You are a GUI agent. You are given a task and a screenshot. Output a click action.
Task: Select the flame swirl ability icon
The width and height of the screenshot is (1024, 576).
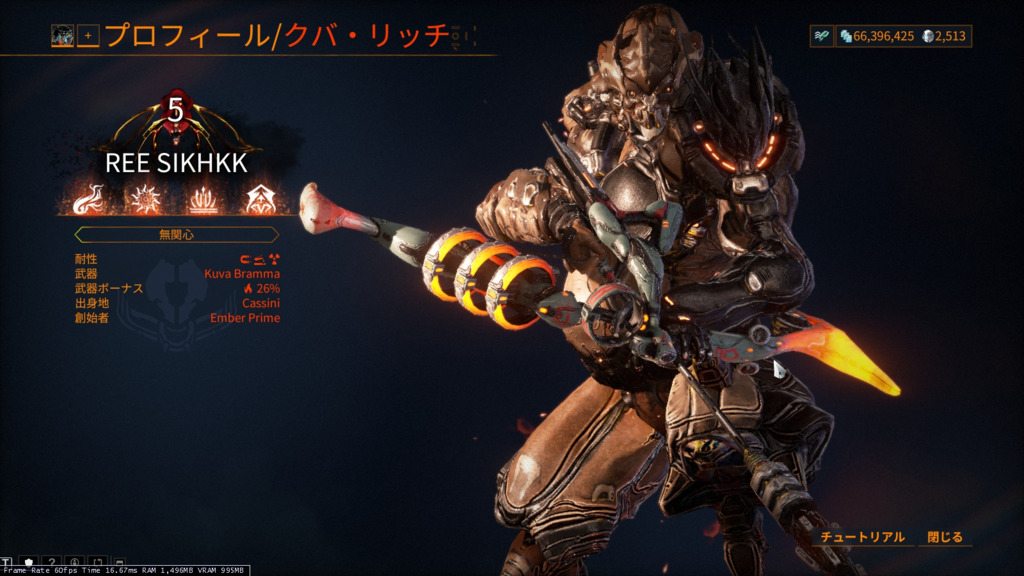(90, 200)
